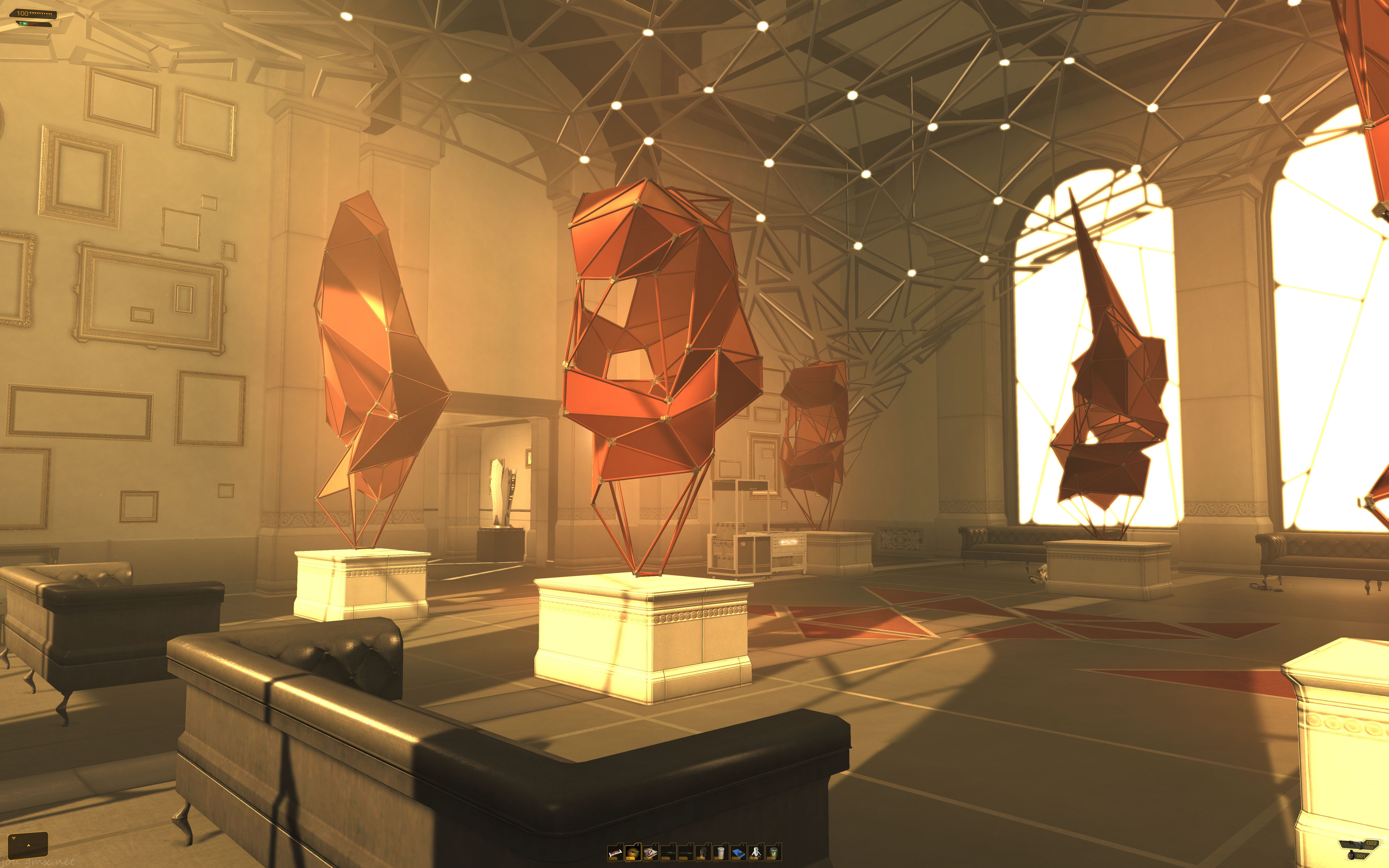Select the blue pouch item in slot 8

[x=739, y=853]
